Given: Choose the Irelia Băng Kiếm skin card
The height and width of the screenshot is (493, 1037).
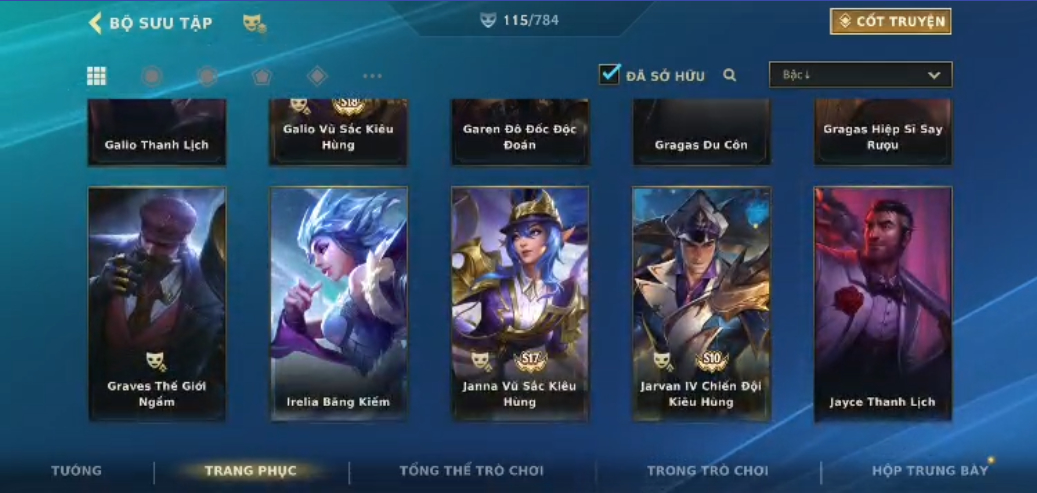Looking at the screenshot, I should tap(338, 303).
